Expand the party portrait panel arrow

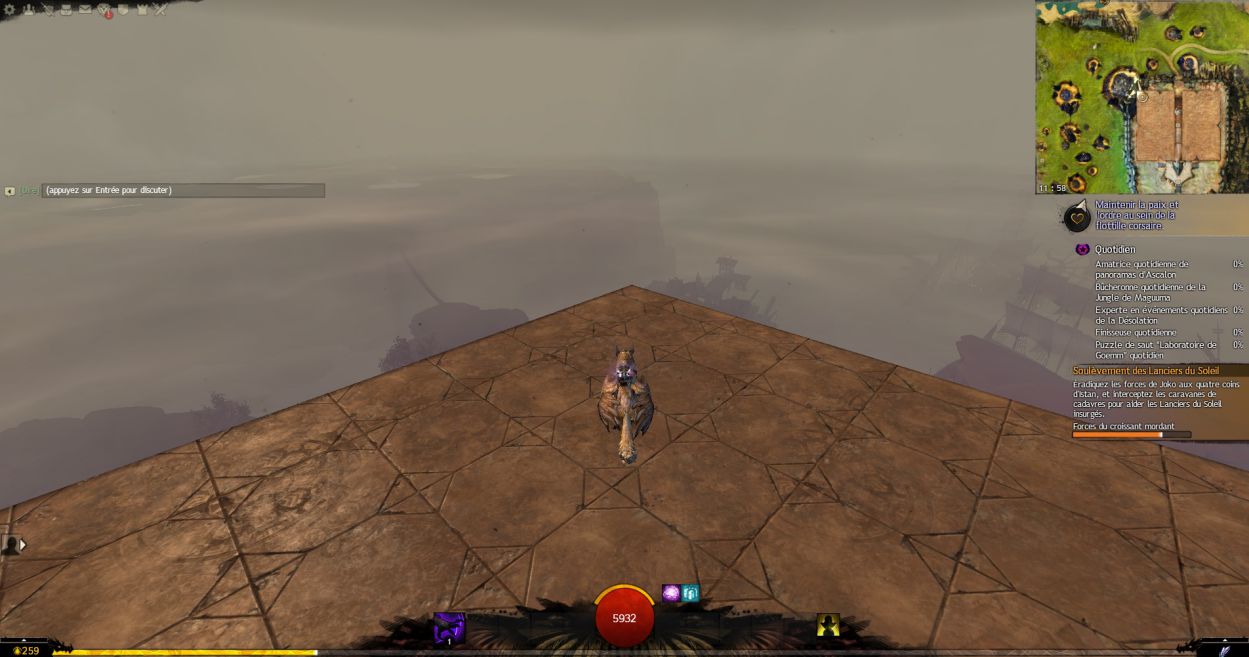(22, 545)
